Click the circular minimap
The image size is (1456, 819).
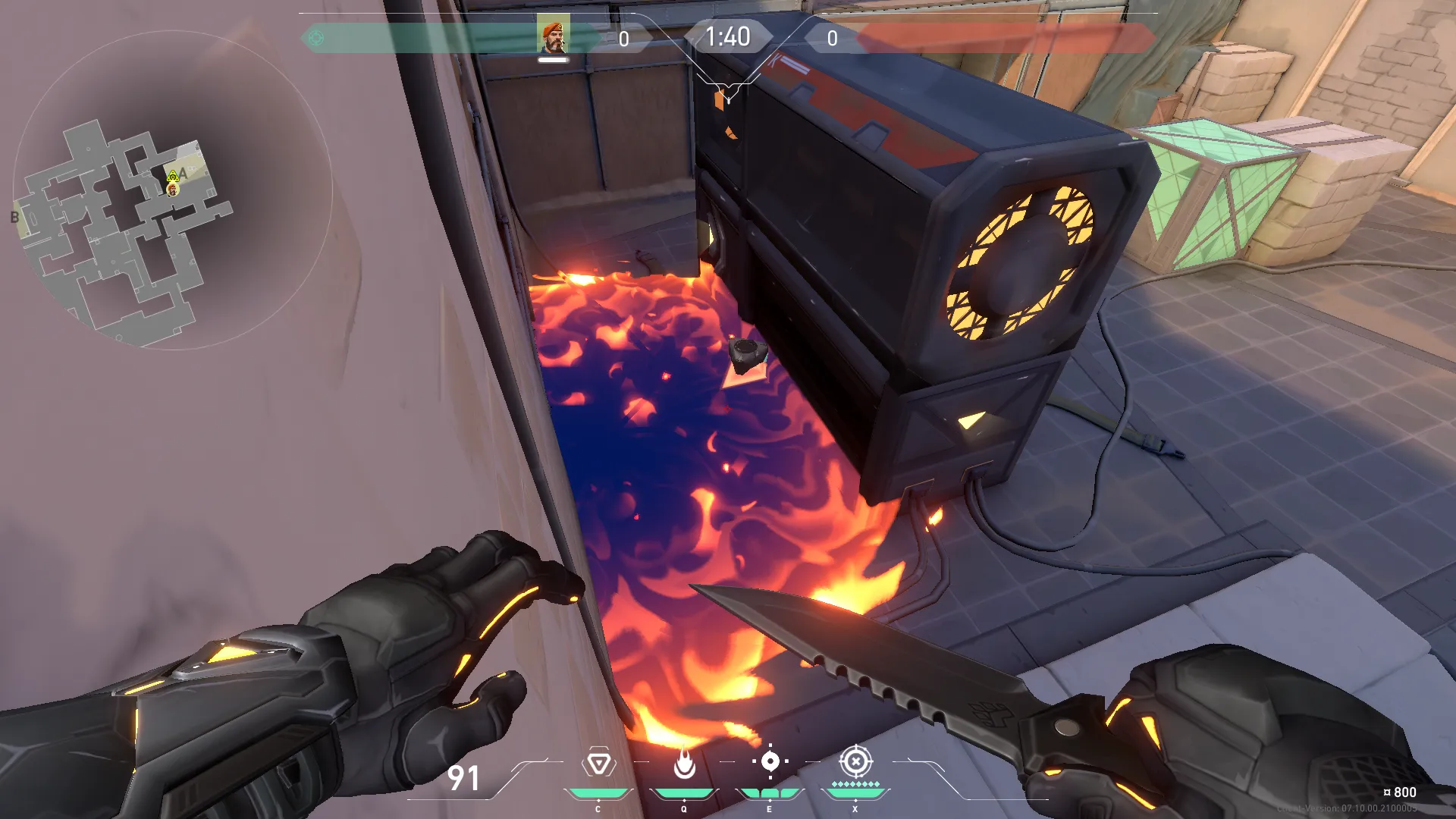pos(173,190)
